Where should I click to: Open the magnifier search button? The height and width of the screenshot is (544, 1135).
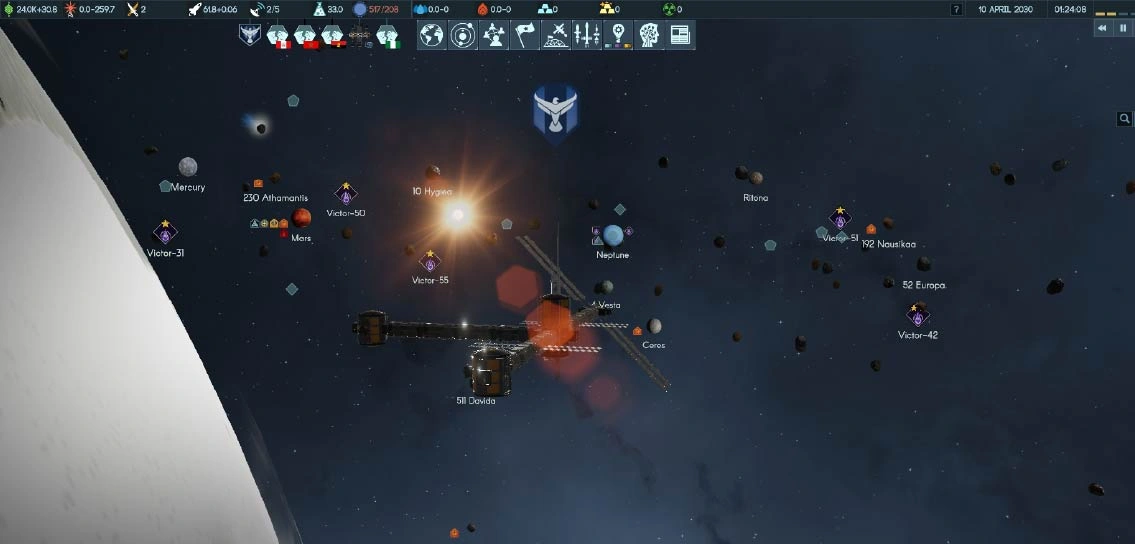coord(1125,119)
